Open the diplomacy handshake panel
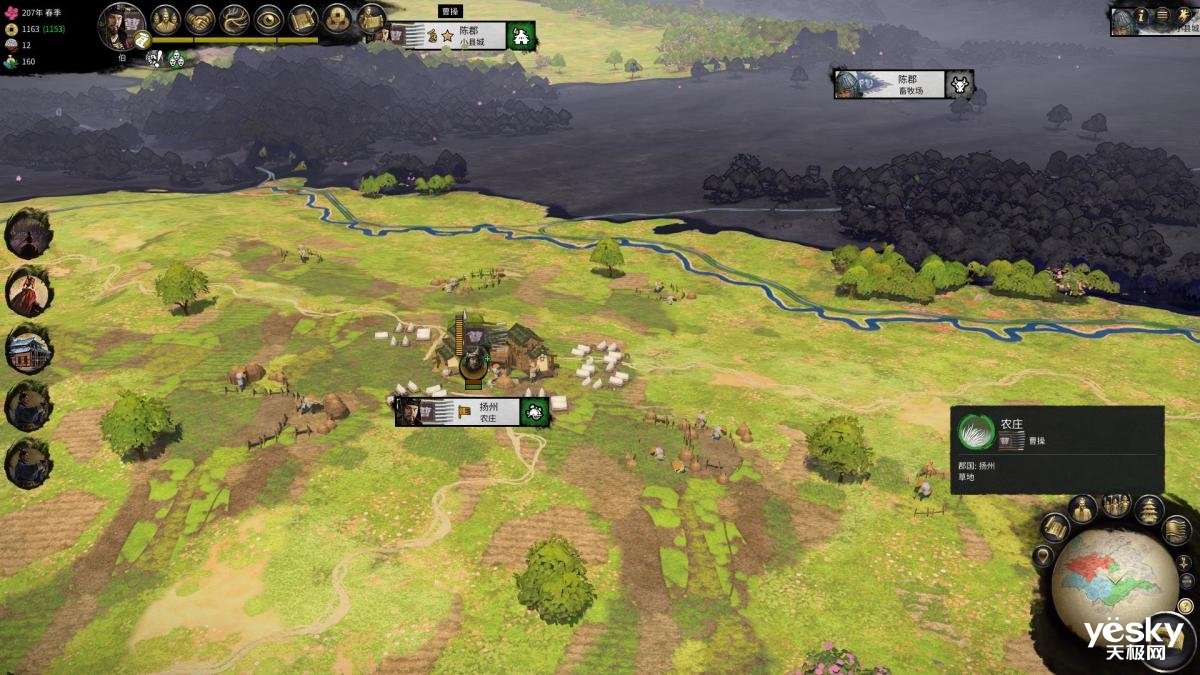 pyautogui.click(x=200, y=19)
